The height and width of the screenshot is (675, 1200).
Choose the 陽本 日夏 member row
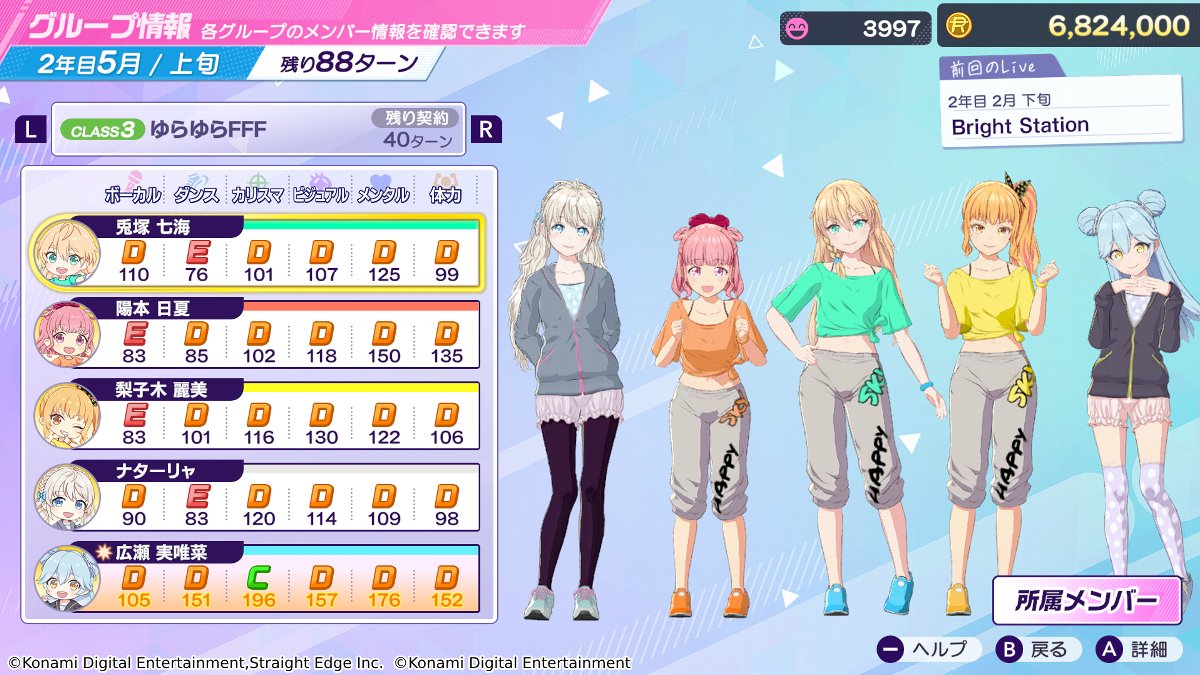pyautogui.click(x=258, y=333)
